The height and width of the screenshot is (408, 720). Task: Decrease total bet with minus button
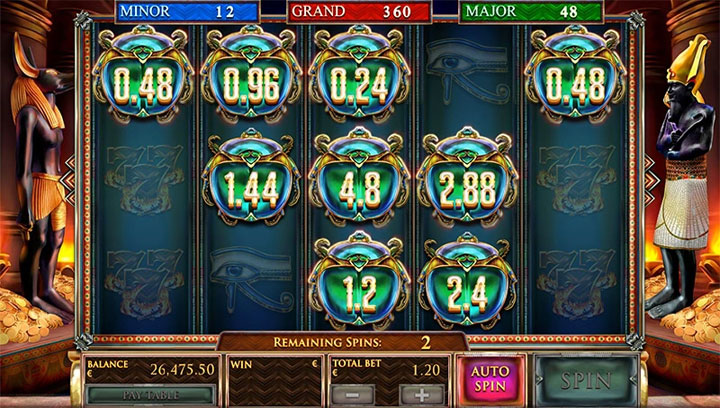coord(356,395)
